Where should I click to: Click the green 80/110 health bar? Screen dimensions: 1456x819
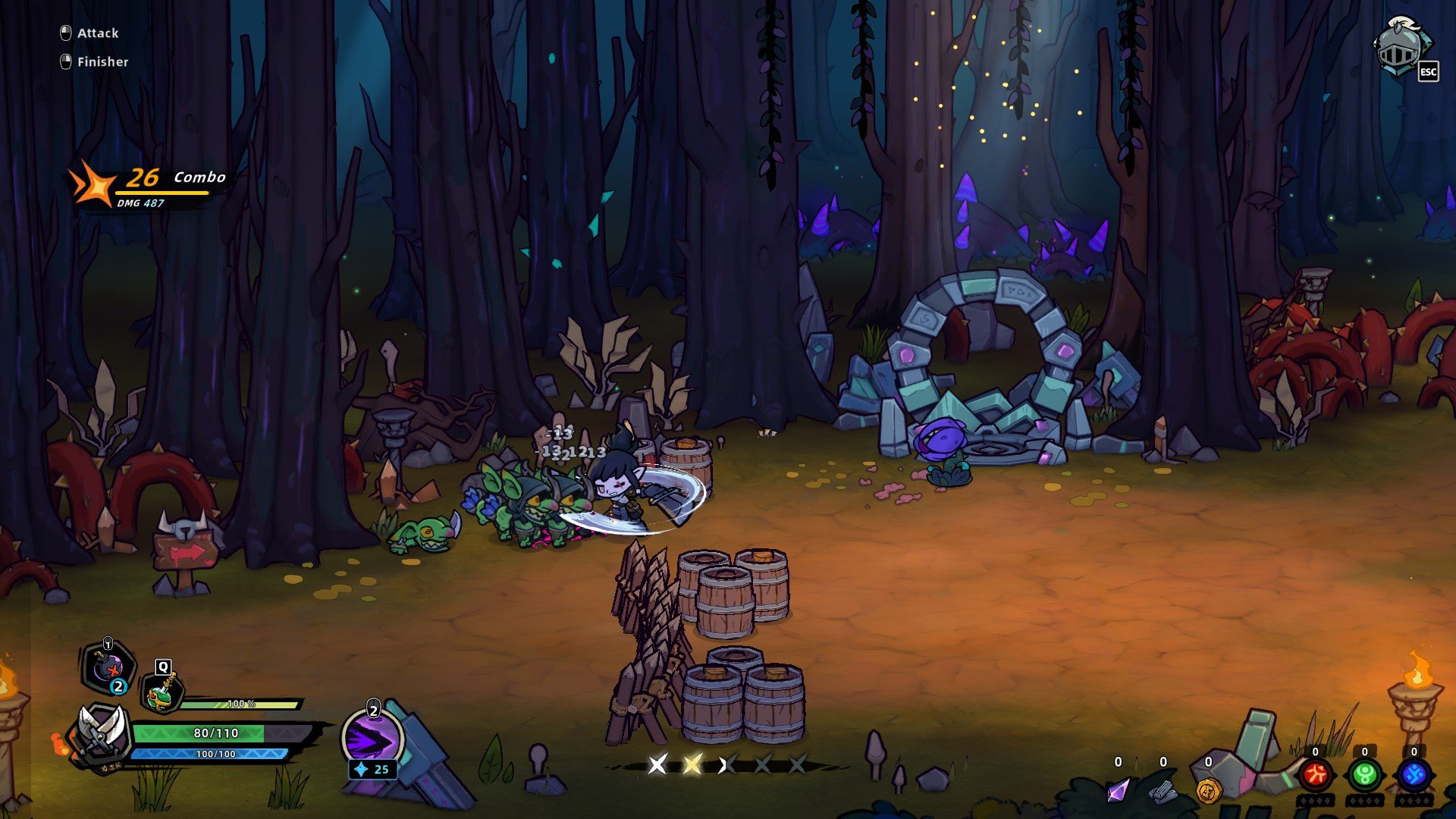click(x=216, y=733)
